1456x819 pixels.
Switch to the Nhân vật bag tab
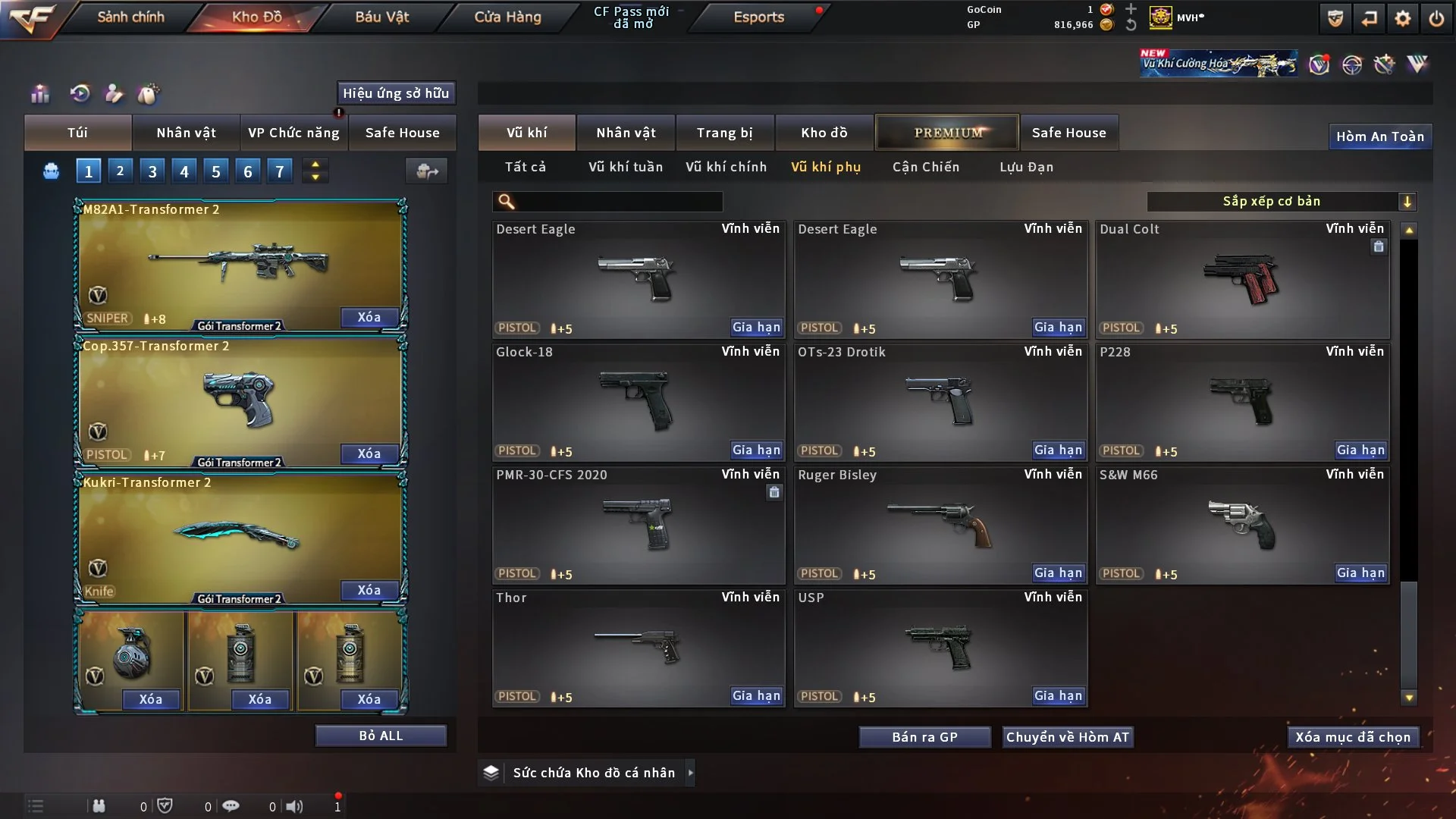186,133
